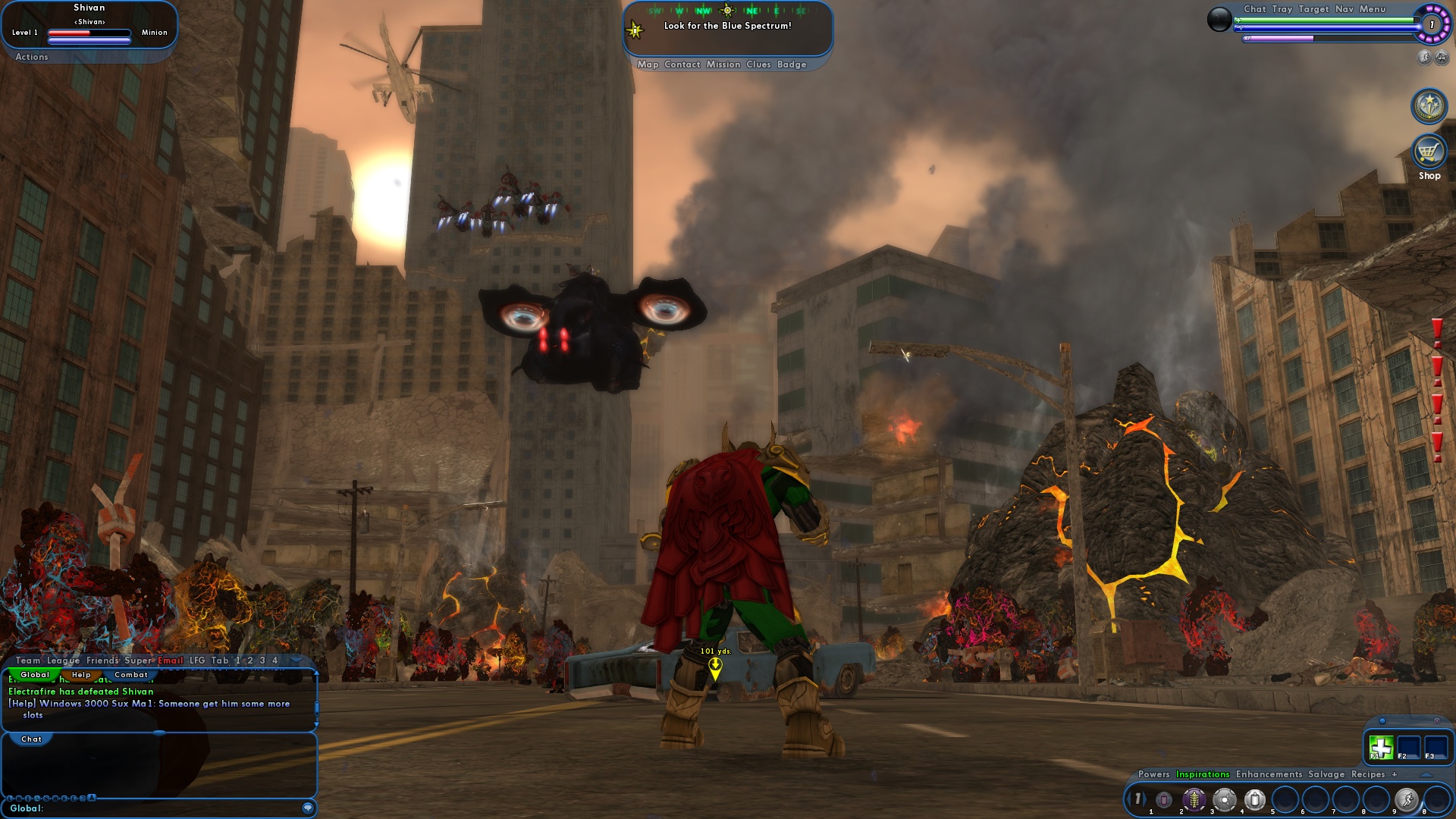The image size is (1456, 819).
Task: Toggle the '?' chat channel filter button
Action: coord(83,799)
